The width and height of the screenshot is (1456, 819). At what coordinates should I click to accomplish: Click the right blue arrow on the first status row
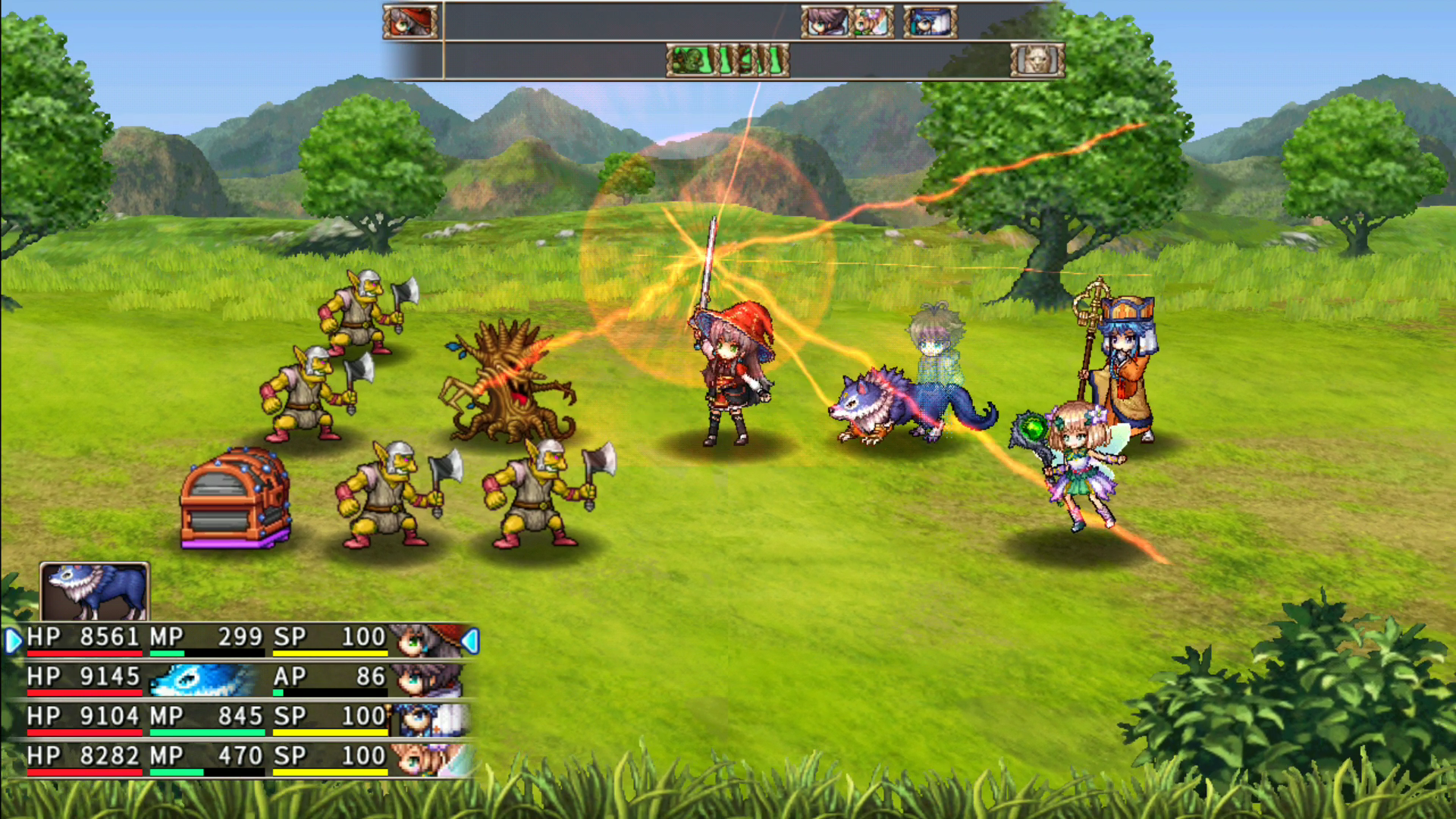tap(472, 639)
